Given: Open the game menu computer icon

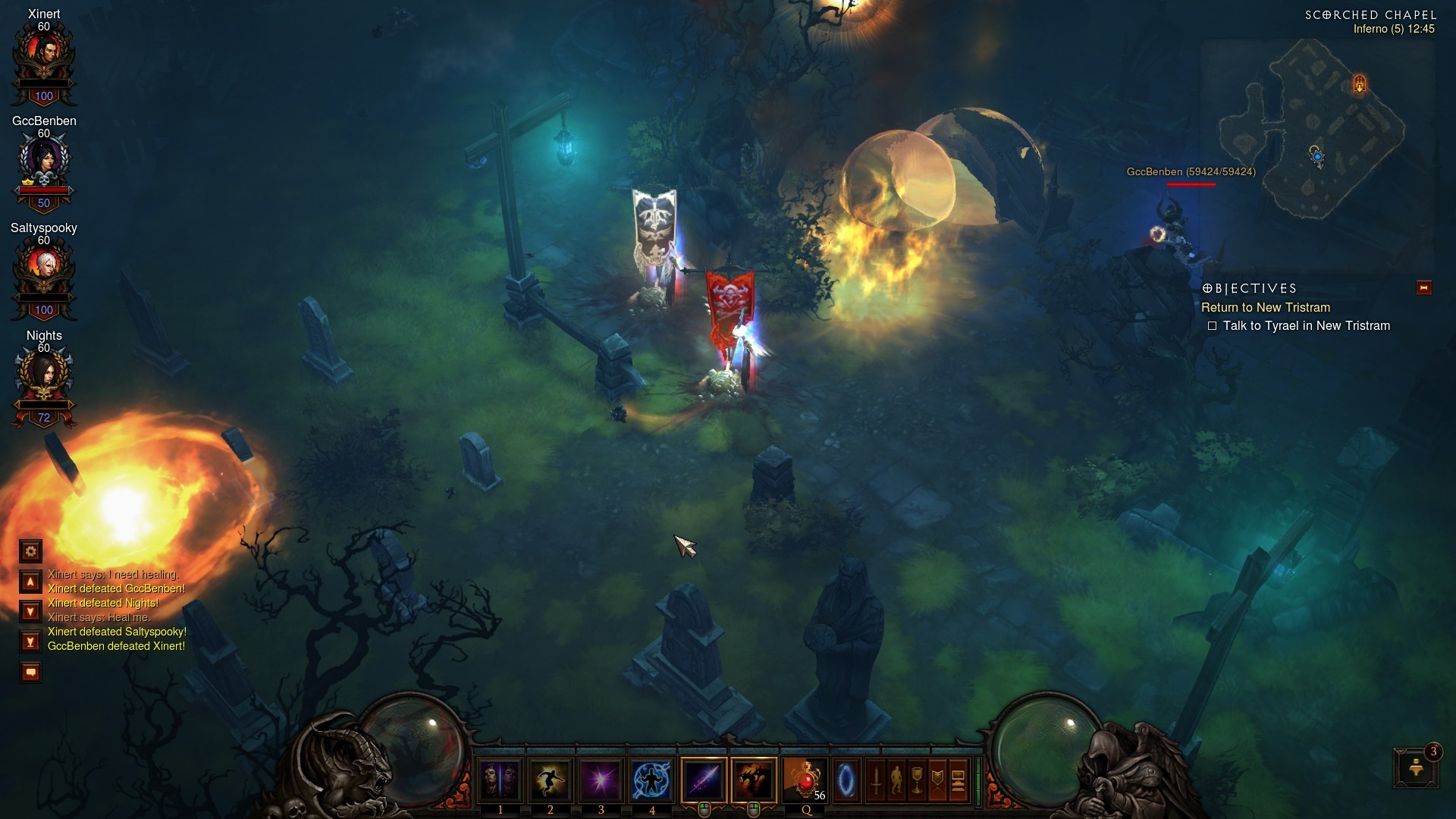Looking at the screenshot, I should (x=958, y=780).
